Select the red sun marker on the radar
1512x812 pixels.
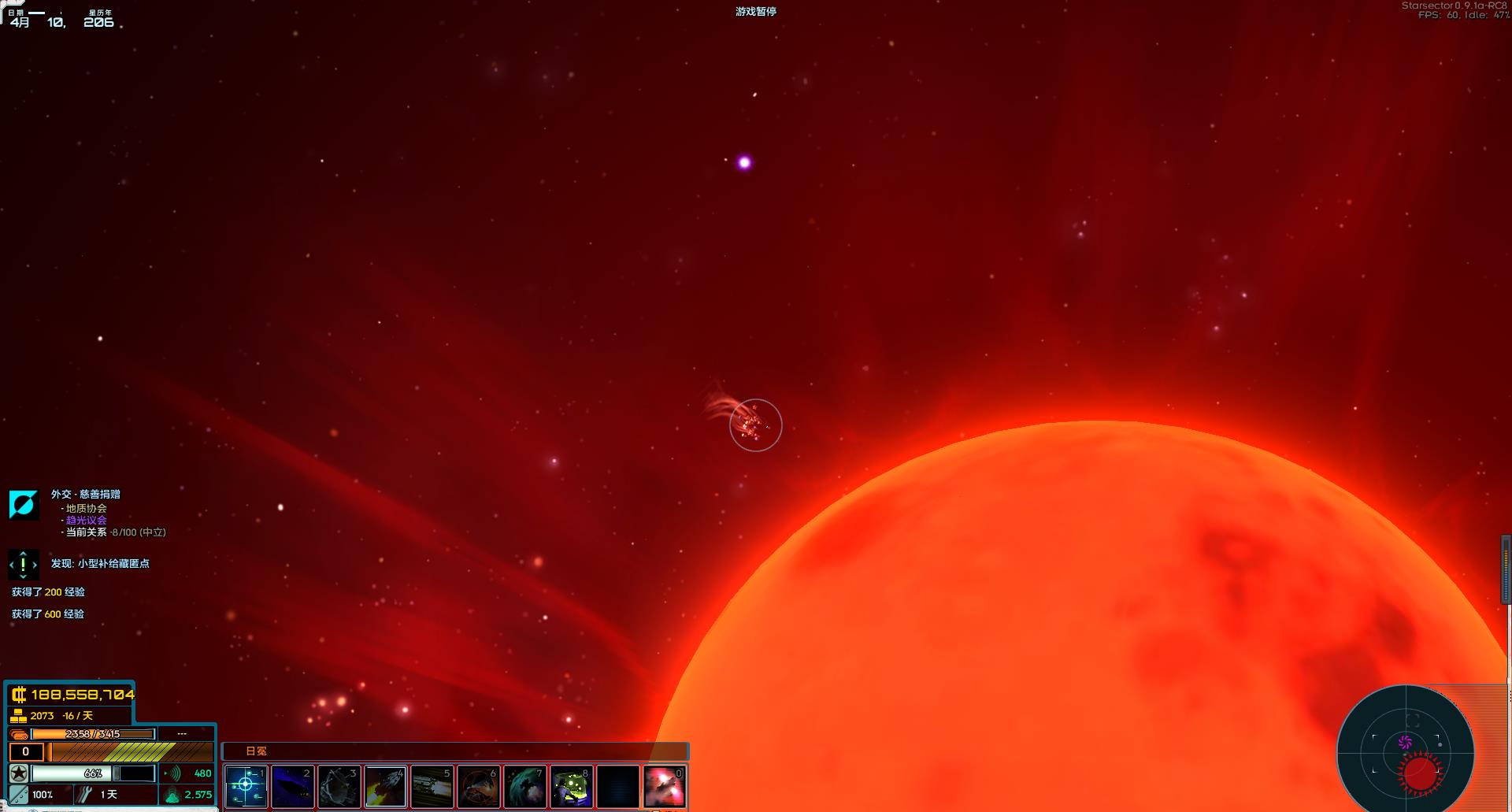(x=1421, y=773)
